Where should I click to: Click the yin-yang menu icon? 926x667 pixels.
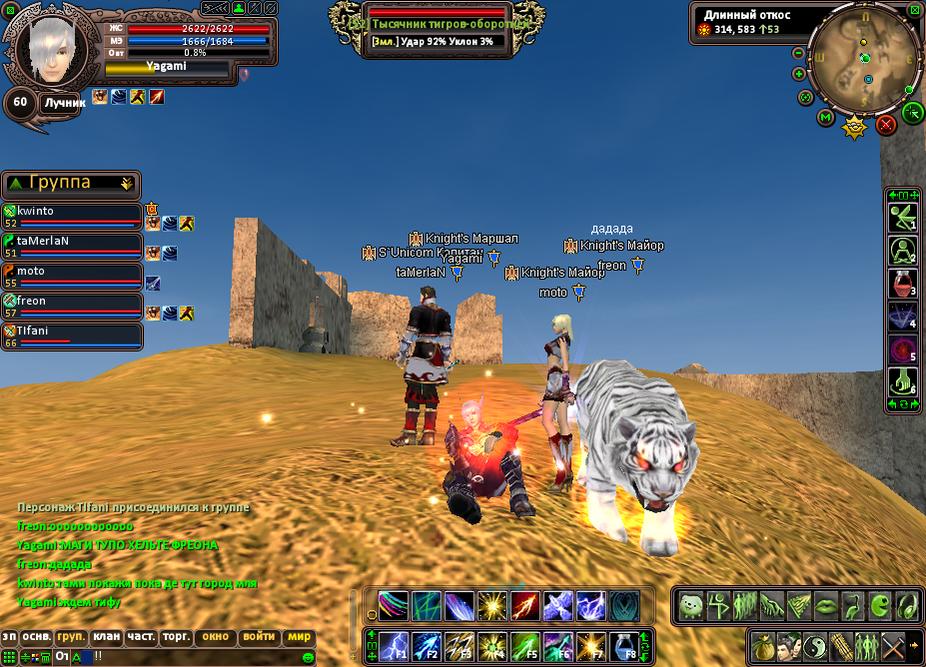813,645
